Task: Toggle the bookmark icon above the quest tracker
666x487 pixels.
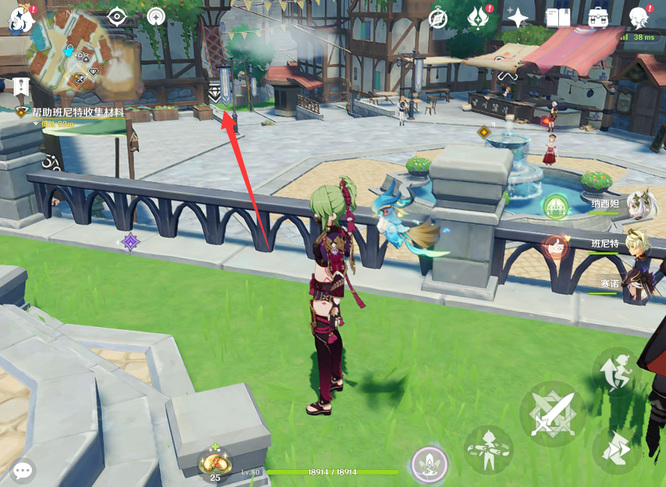Action: (x=21, y=88)
